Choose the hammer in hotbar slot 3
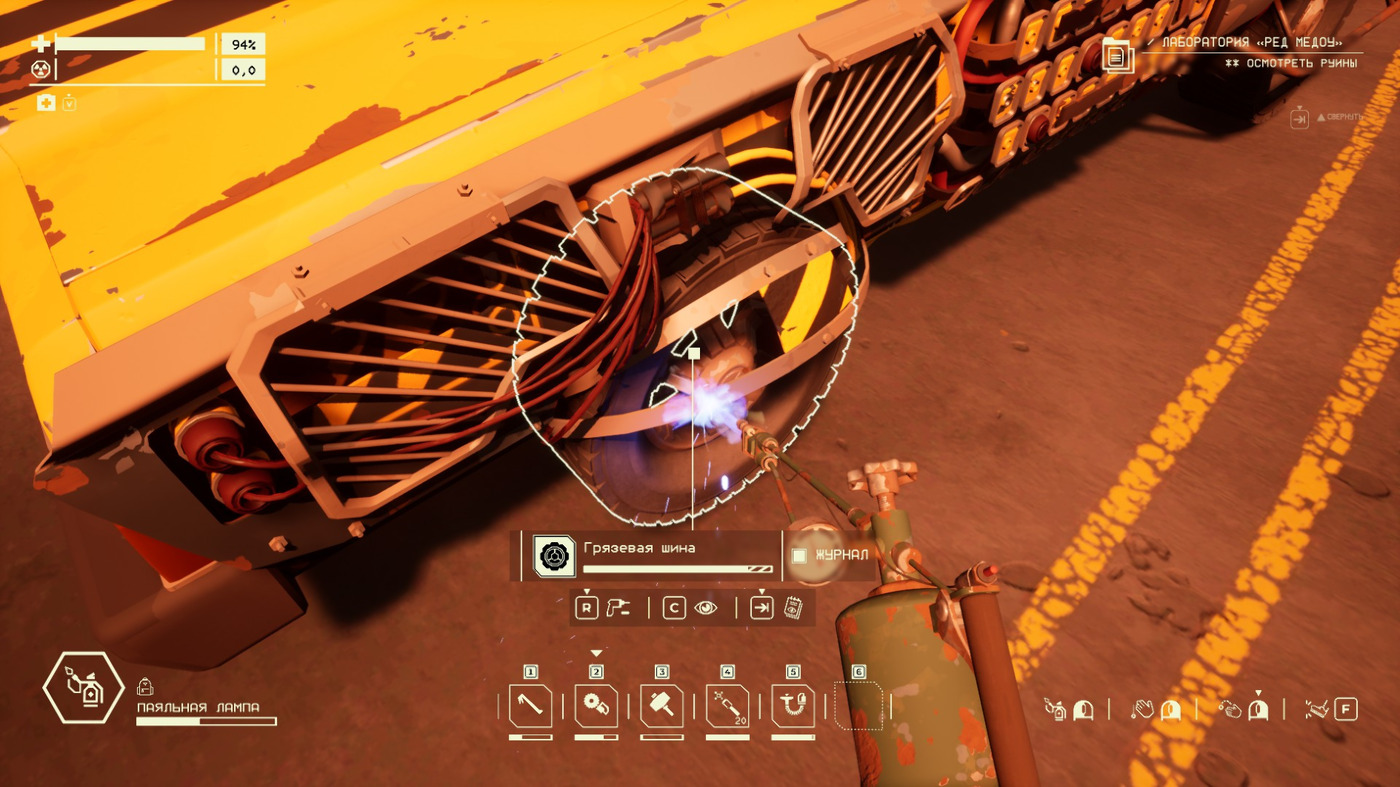The image size is (1400, 787). 661,706
